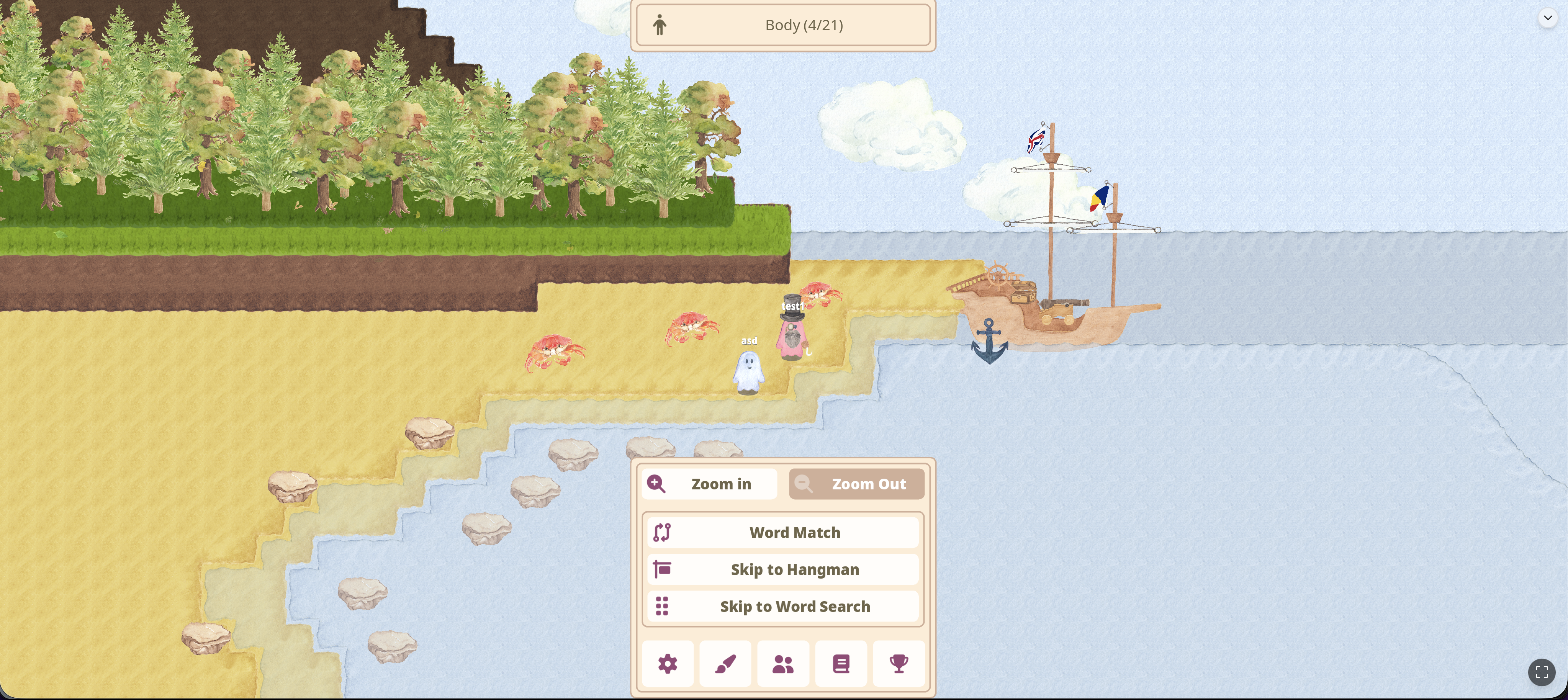The width and height of the screenshot is (1568, 700).
Task: Open the paintbrush customization icon
Action: pos(725,664)
